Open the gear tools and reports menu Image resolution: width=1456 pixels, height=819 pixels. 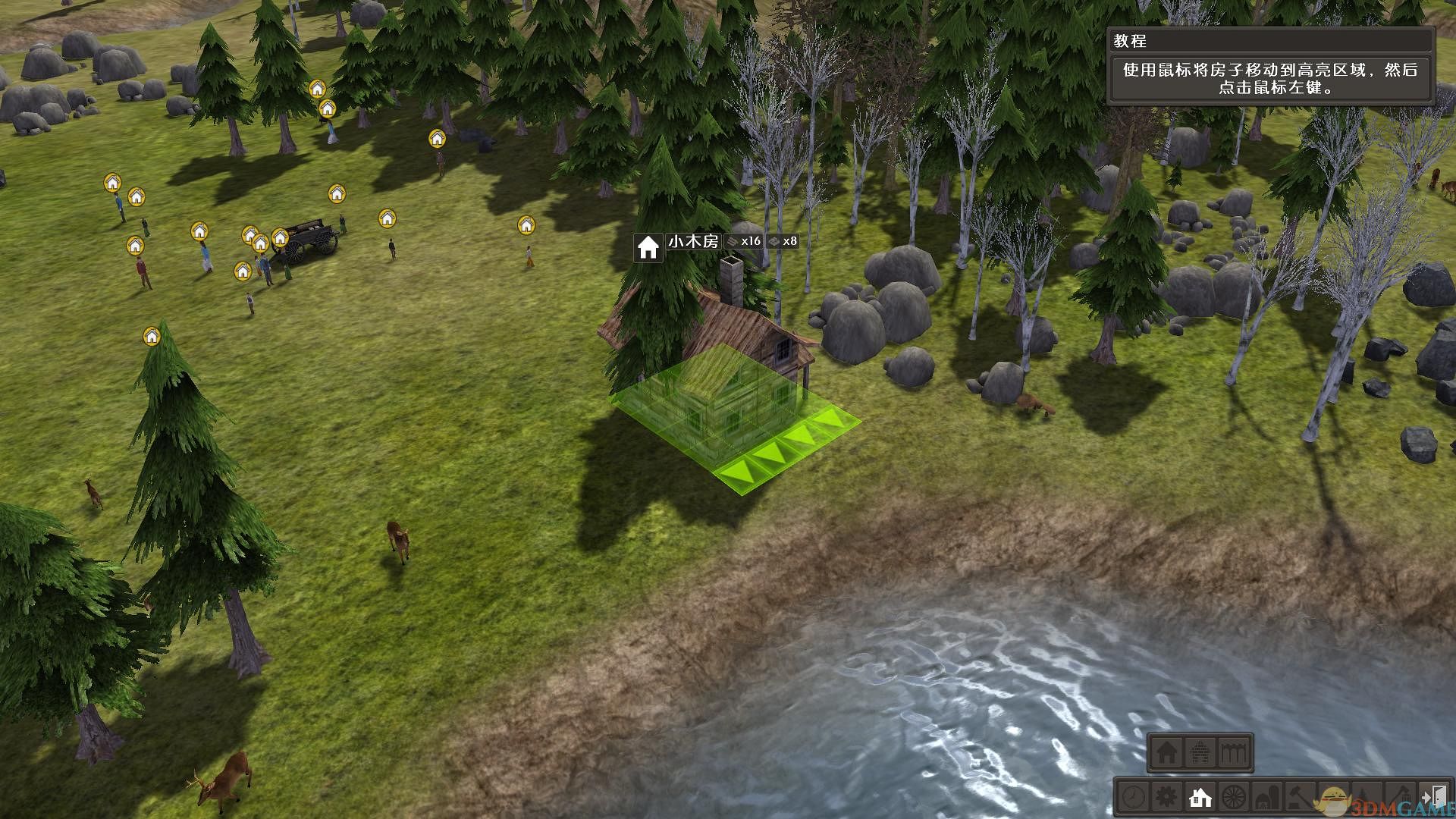pos(1166,798)
